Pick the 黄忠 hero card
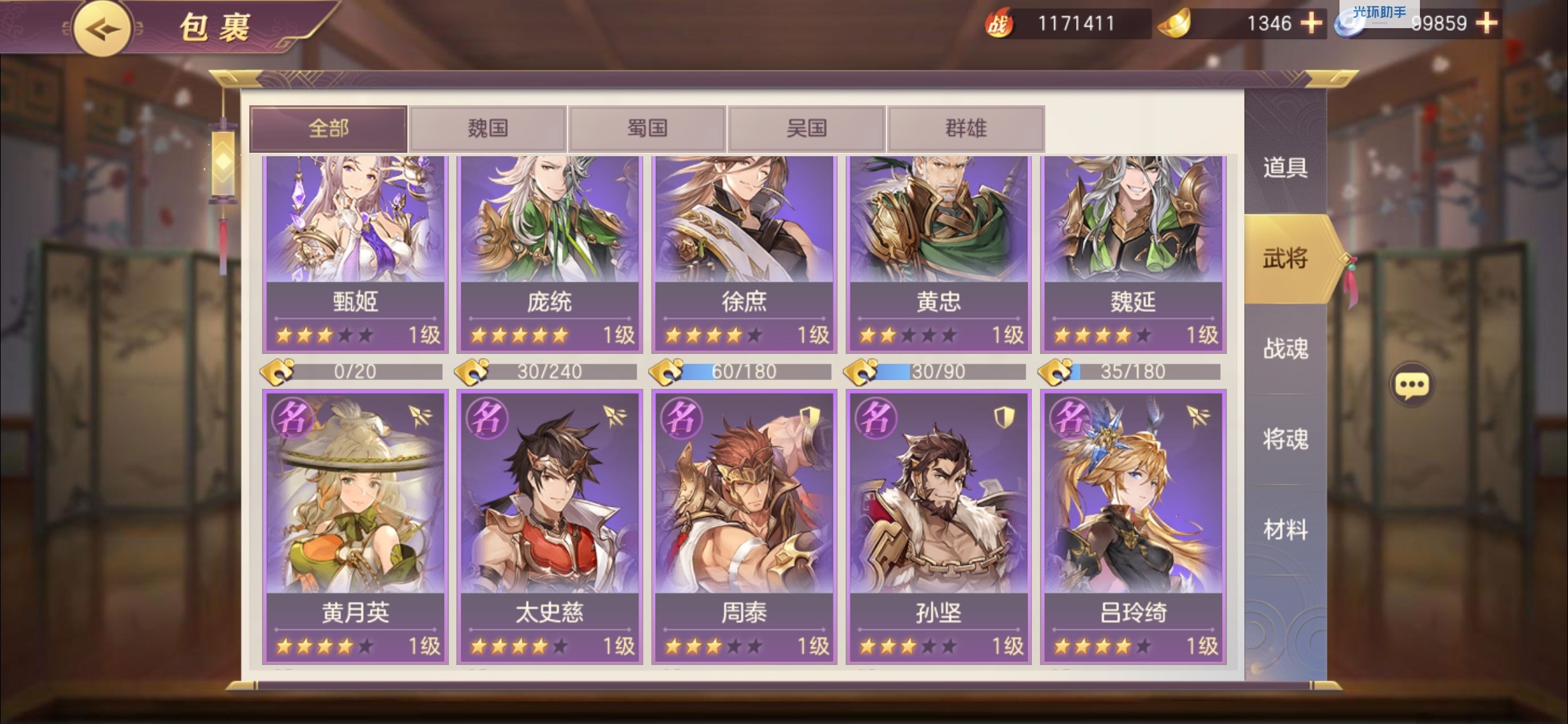 (x=938, y=253)
